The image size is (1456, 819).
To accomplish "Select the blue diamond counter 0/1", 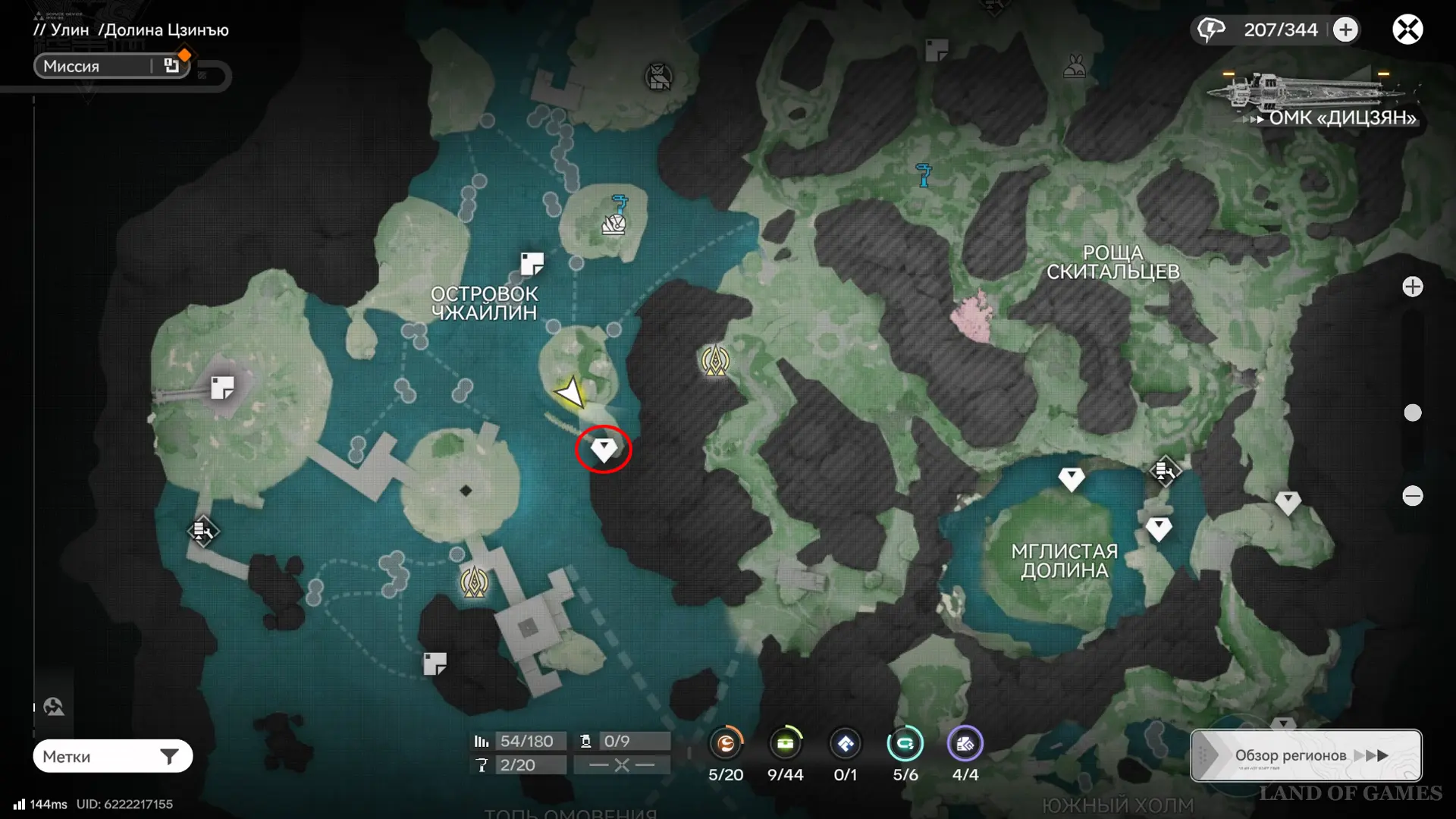I will 845,744.
